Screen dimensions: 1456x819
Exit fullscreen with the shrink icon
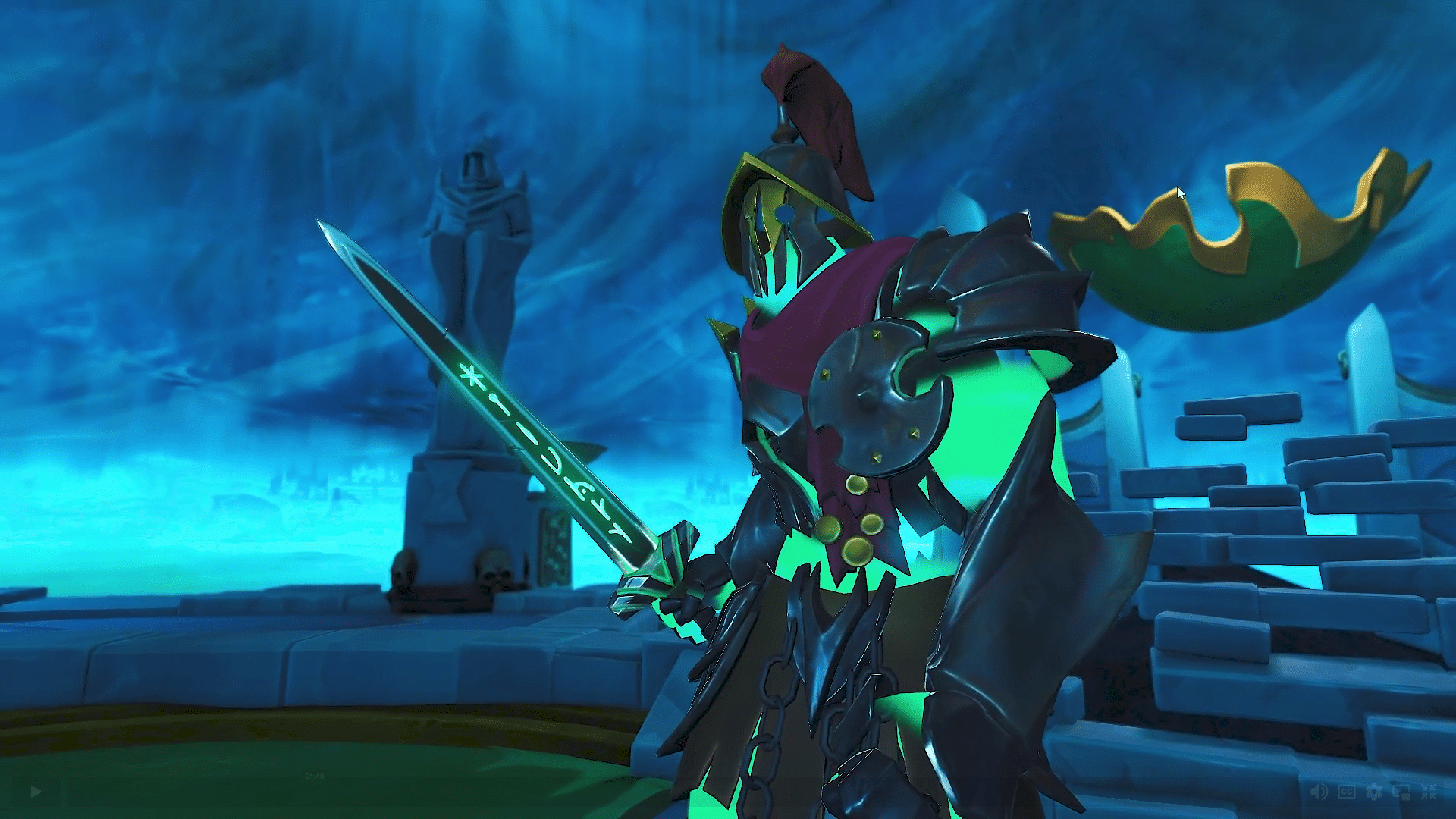(1430, 791)
